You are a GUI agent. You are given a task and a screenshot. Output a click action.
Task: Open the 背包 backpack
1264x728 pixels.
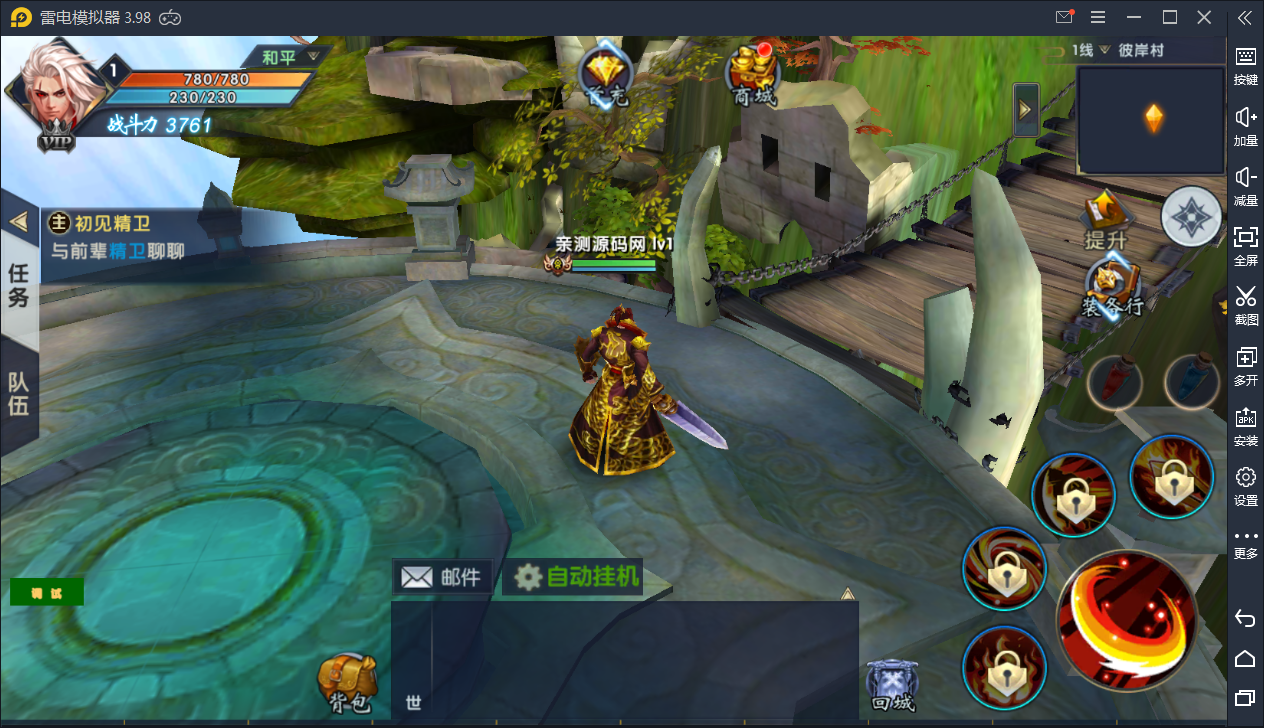click(347, 685)
